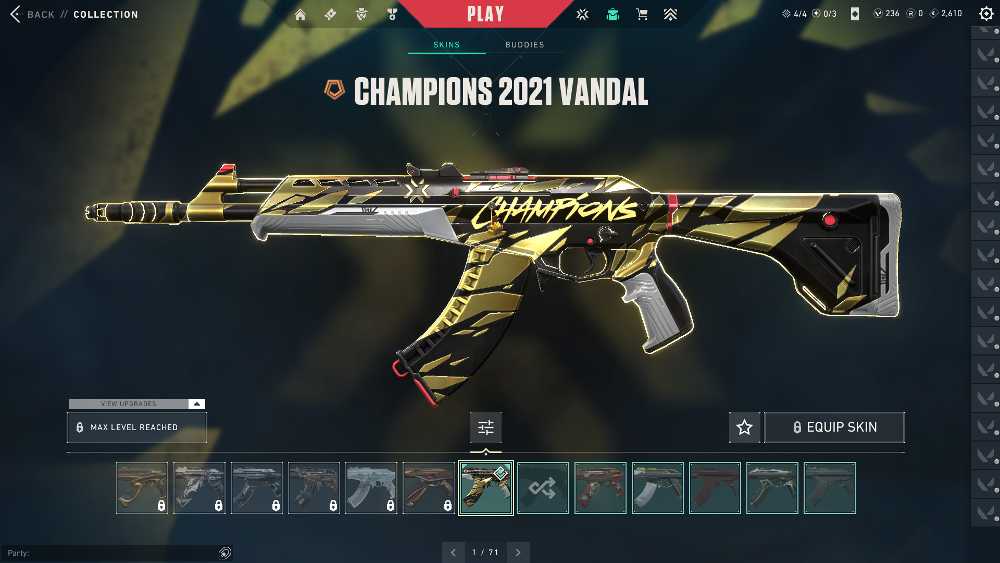Choose the white-magazine Vandal skin thumbnail
Image resolution: width=1000 pixels, height=563 pixels.
point(658,488)
